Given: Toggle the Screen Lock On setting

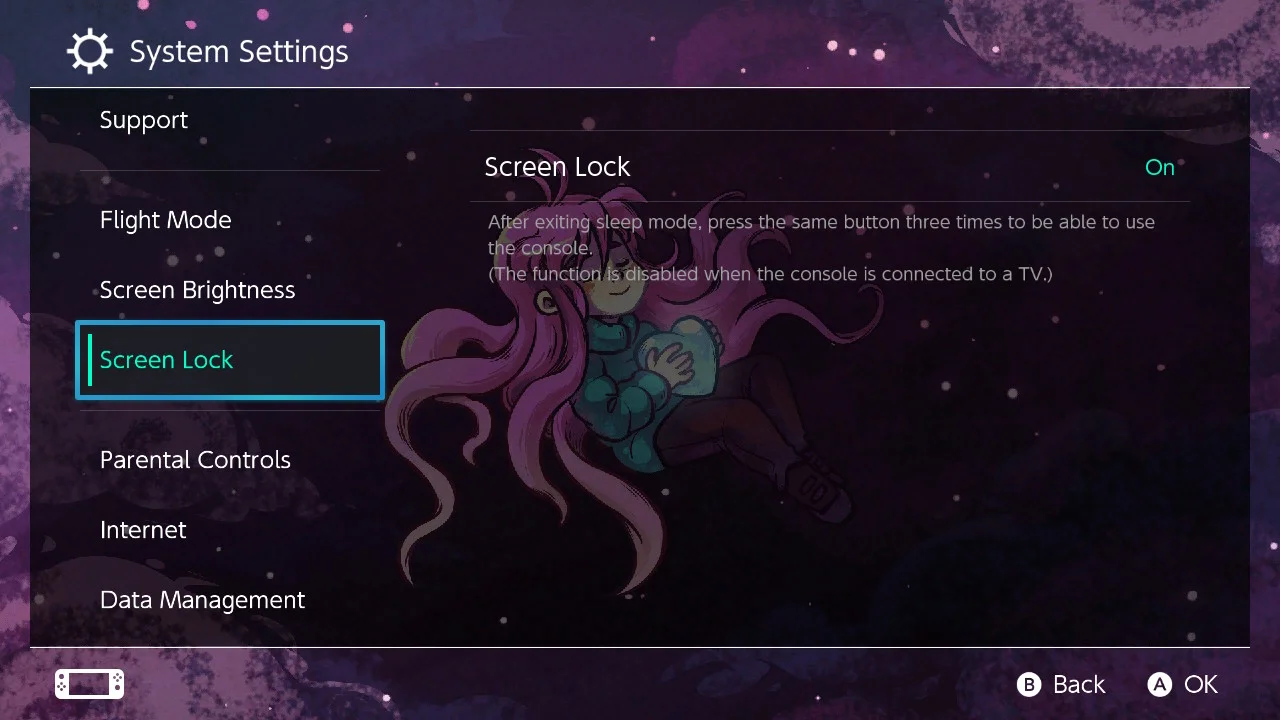Looking at the screenshot, I should [x=830, y=167].
